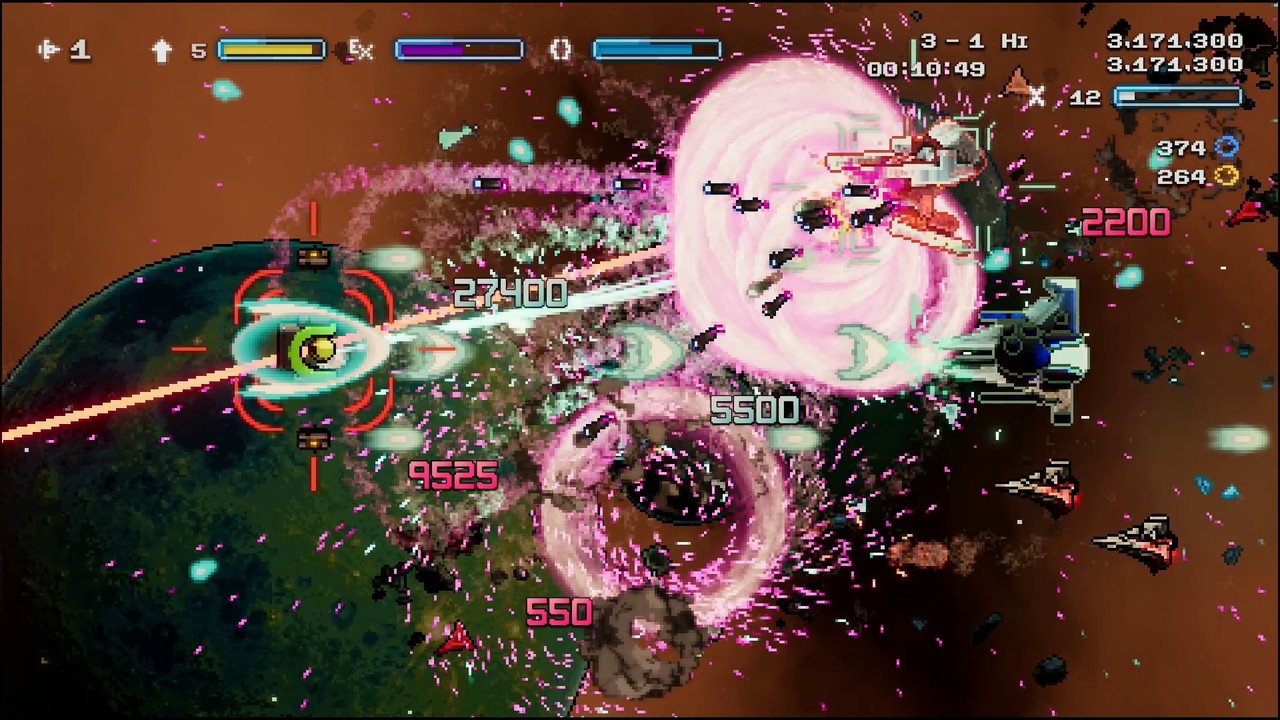
Task: Click the boss health bar below the score
Action: pos(1178,96)
